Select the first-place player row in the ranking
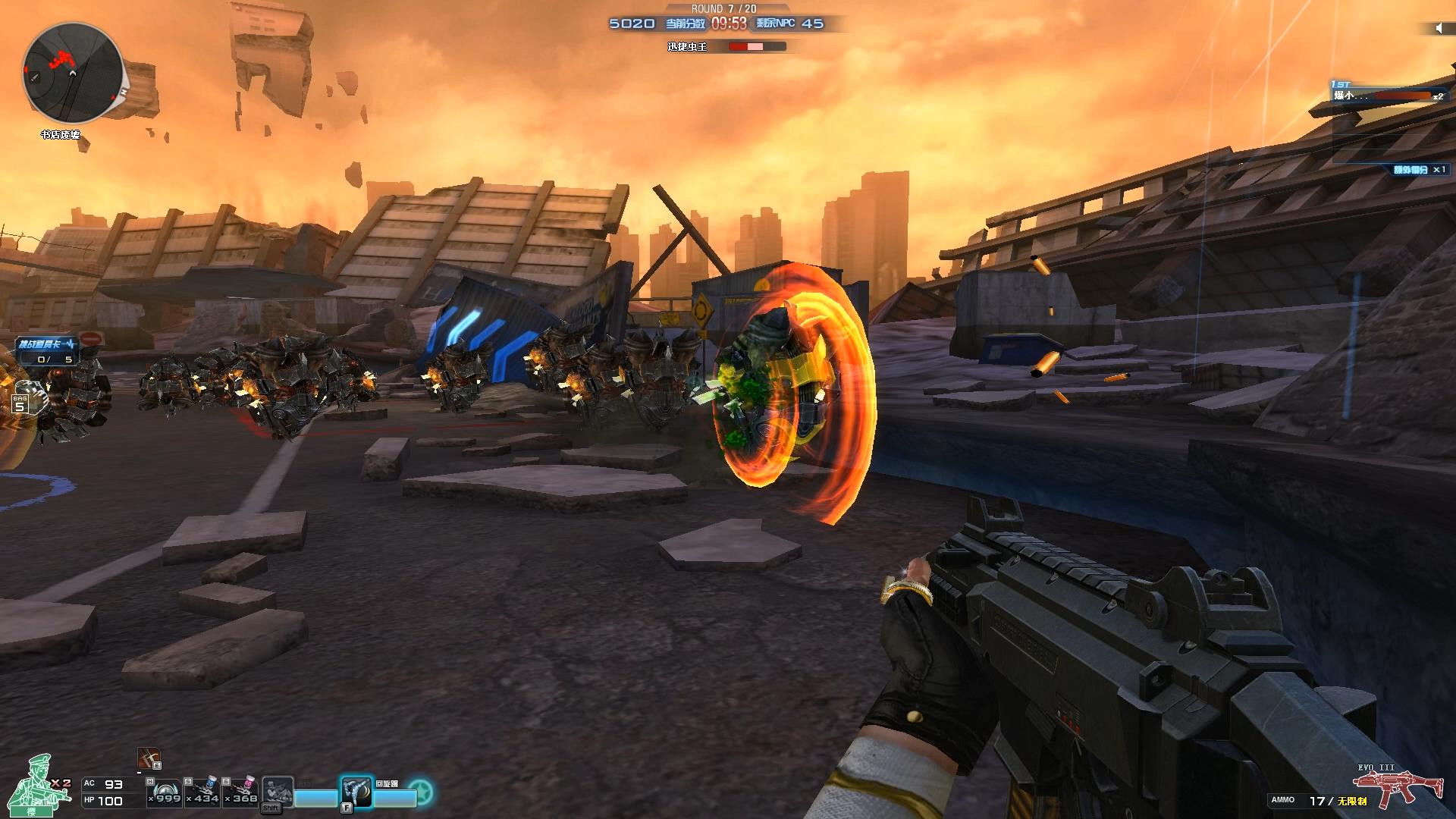This screenshot has height=819, width=1456. point(1387,96)
